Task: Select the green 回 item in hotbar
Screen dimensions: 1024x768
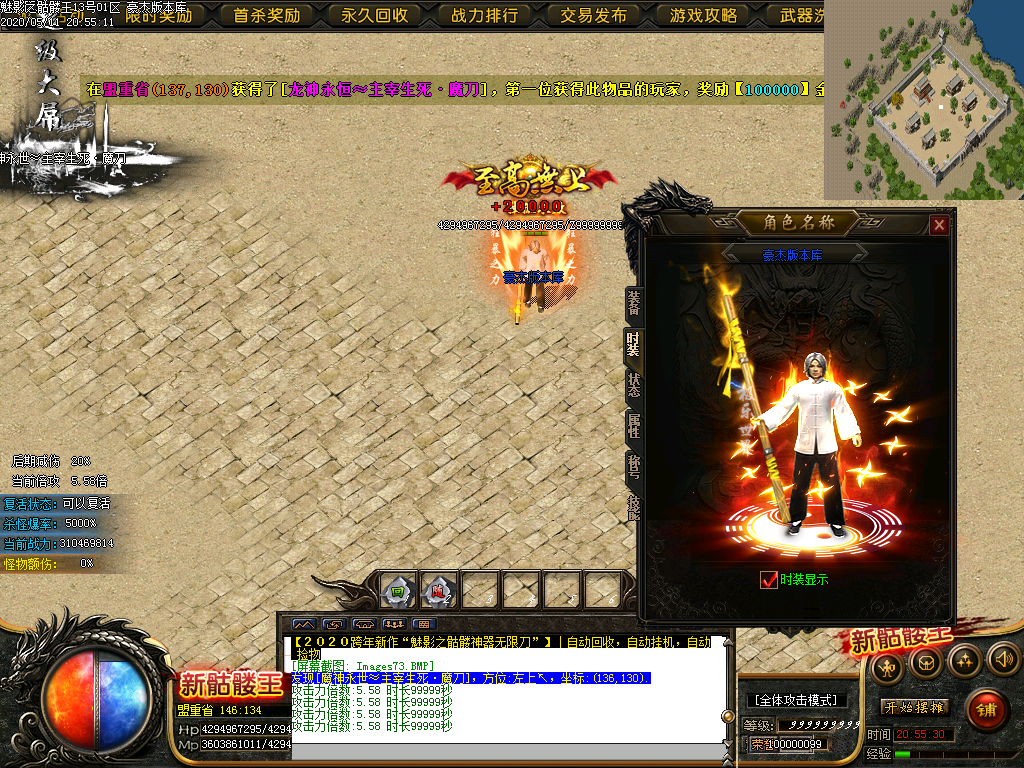Action: [x=398, y=591]
